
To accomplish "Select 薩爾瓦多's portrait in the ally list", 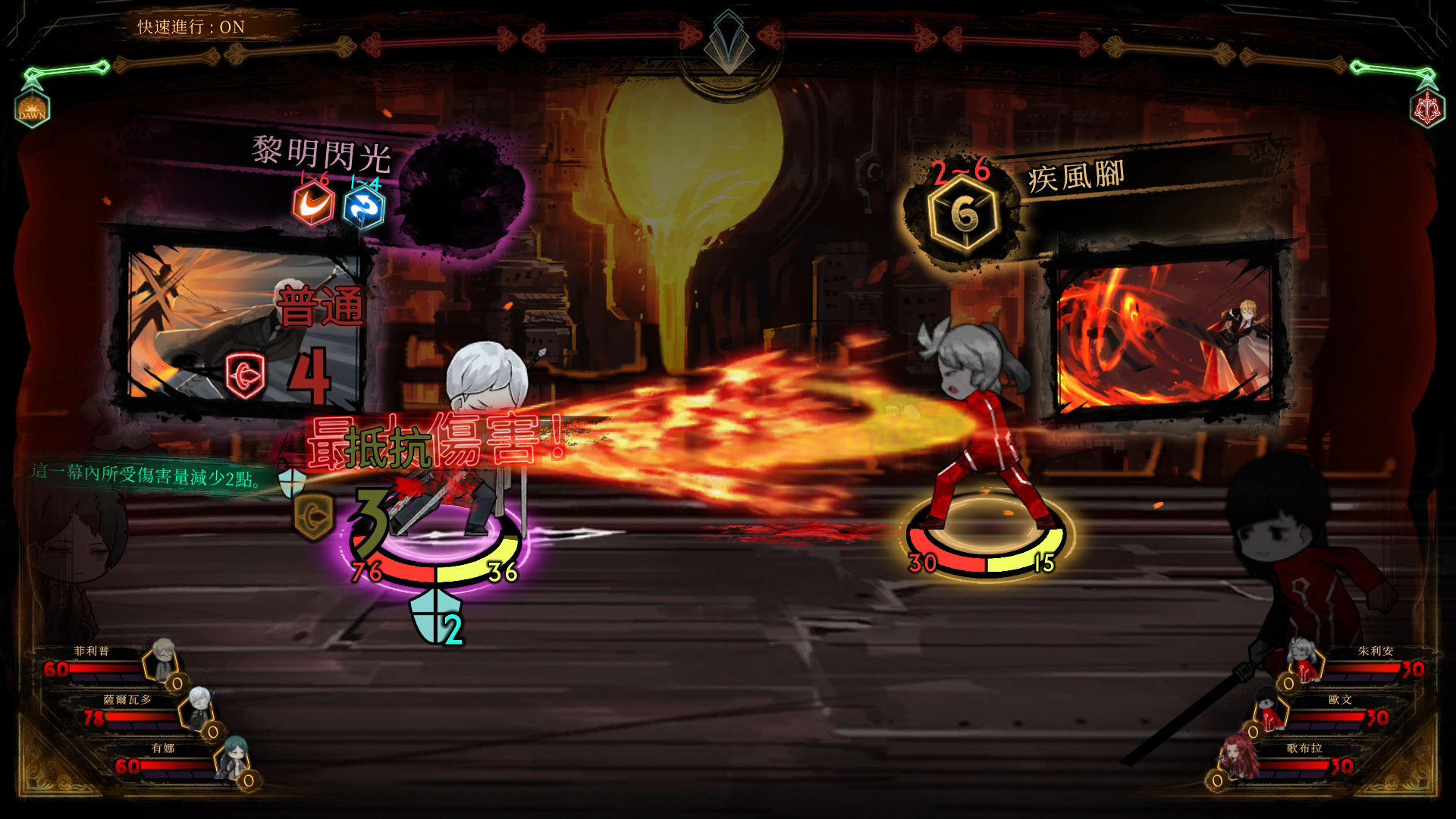I will tap(199, 707).
